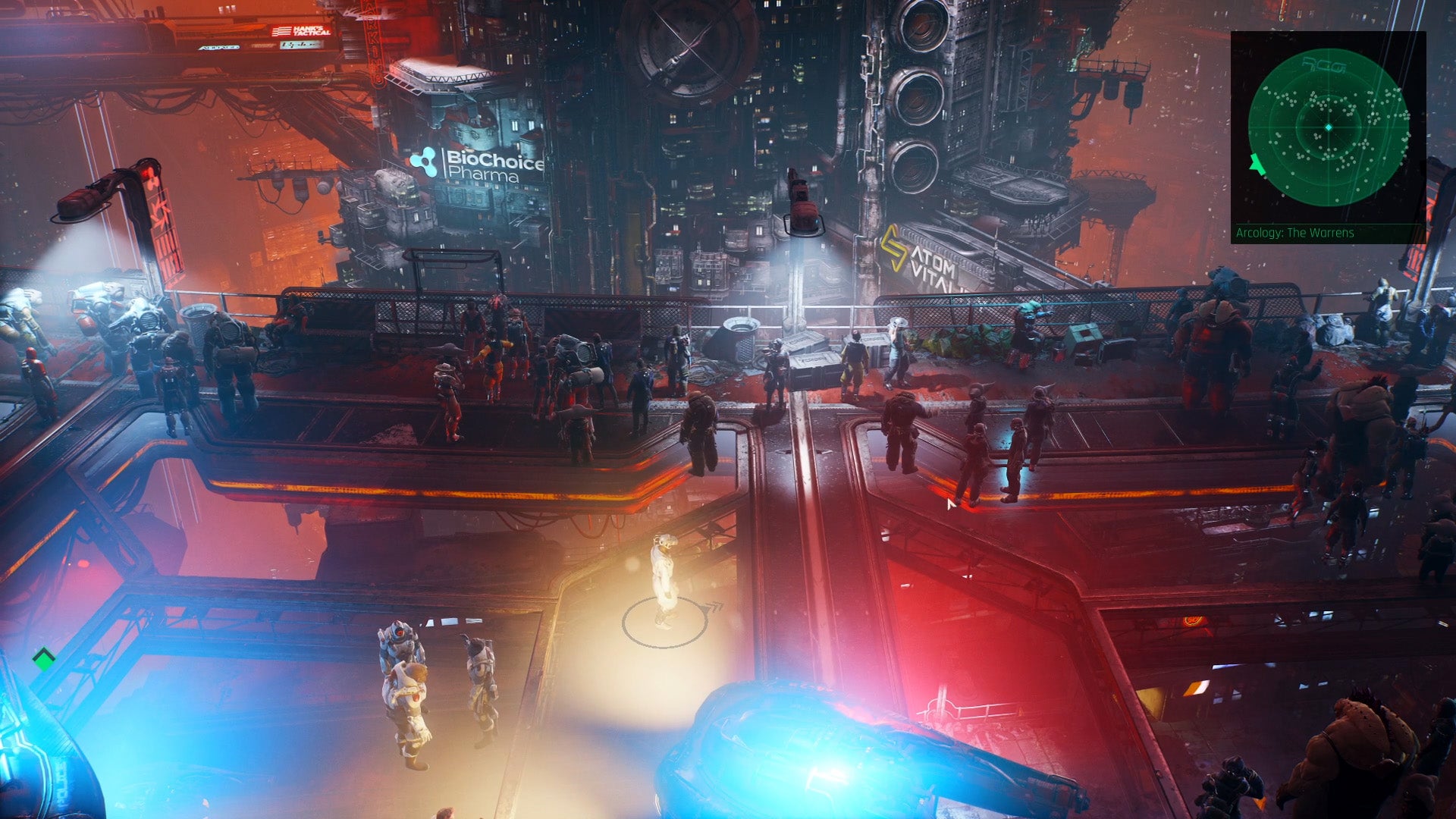
Task: Click the green objective arrow on the minimap edge
Action: click(1256, 164)
